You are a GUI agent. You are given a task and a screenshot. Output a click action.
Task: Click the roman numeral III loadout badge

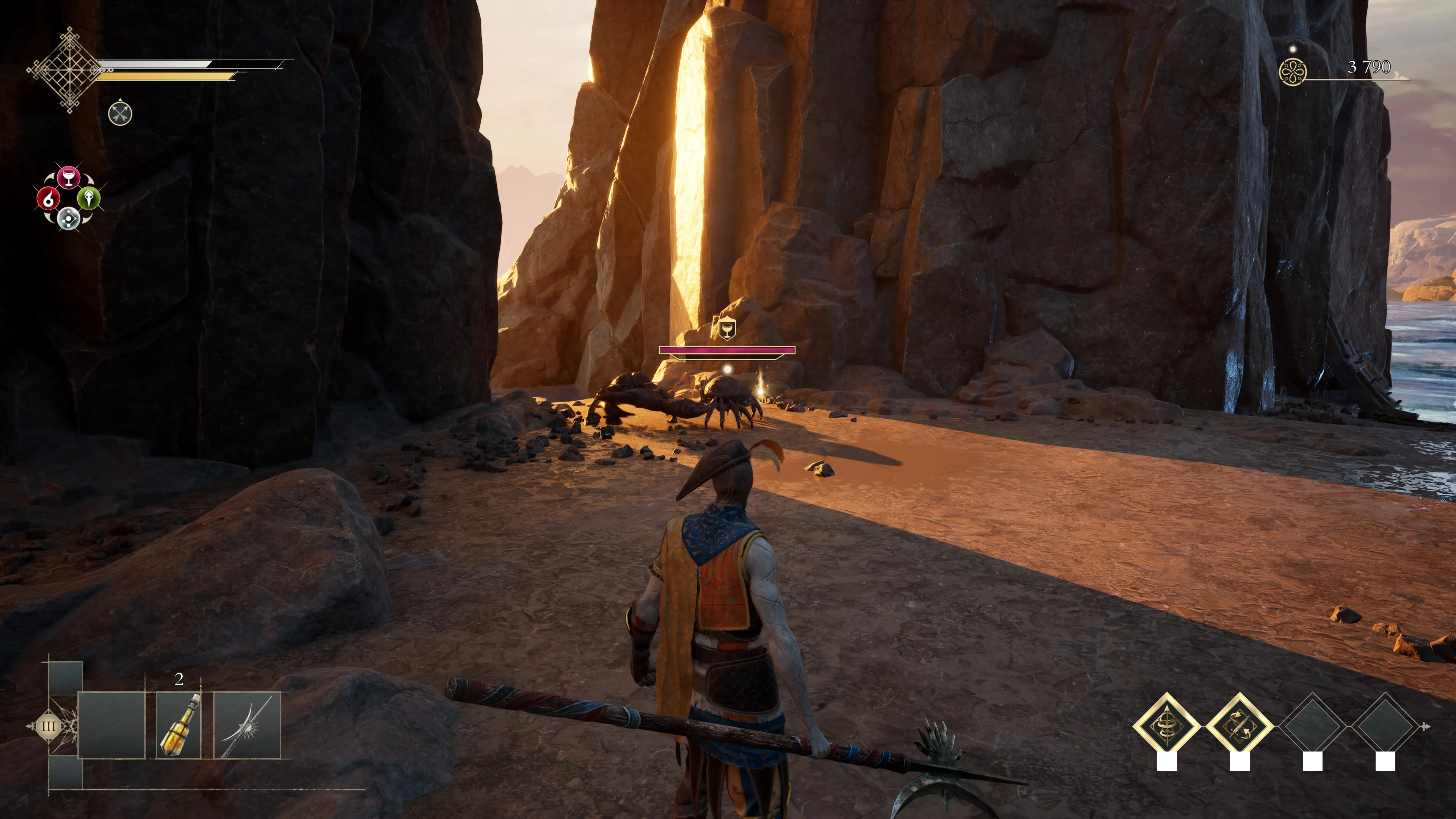click(x=49, y=726)
